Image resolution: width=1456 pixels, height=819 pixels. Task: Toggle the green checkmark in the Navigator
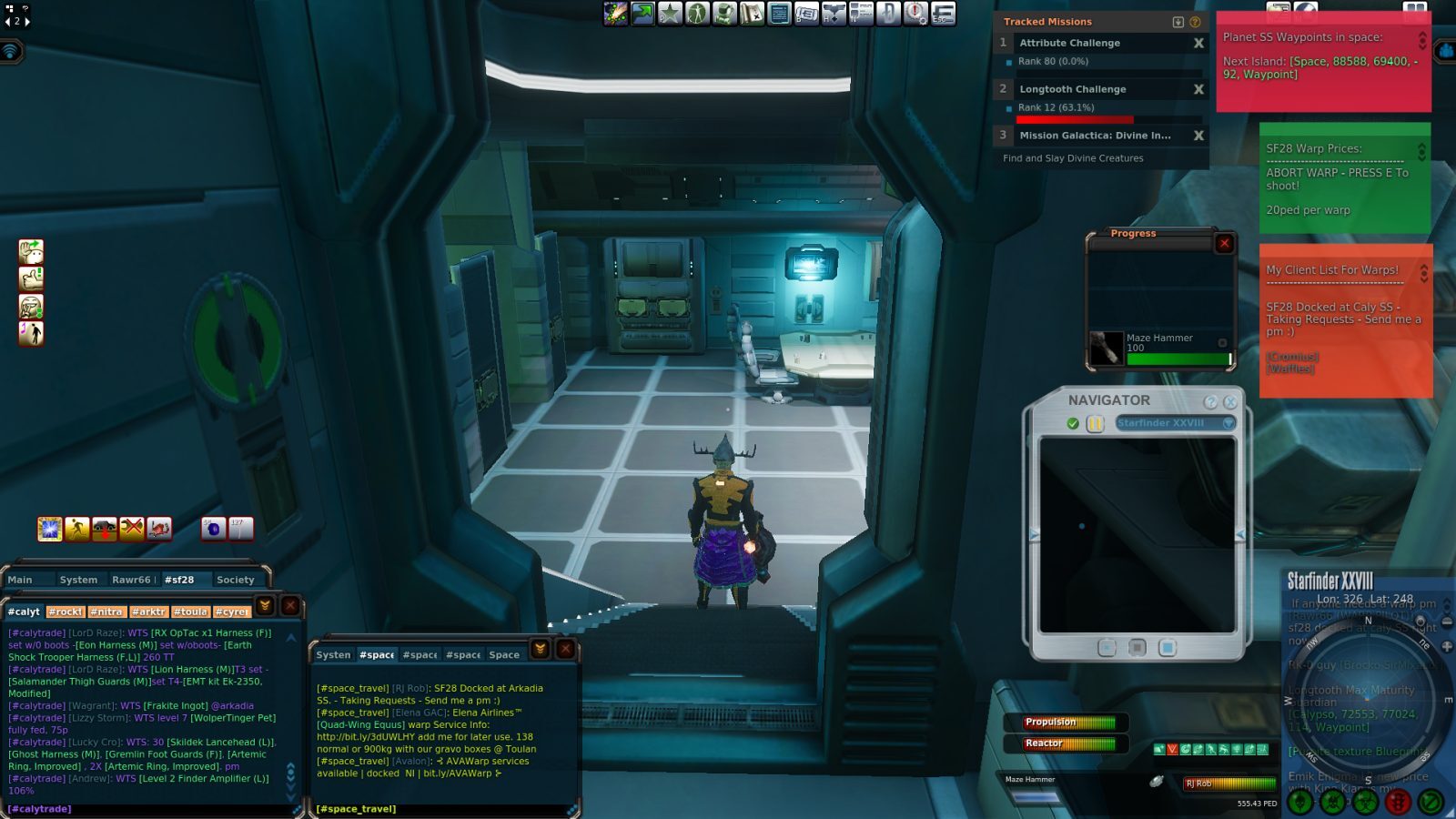pos(1072,422)
